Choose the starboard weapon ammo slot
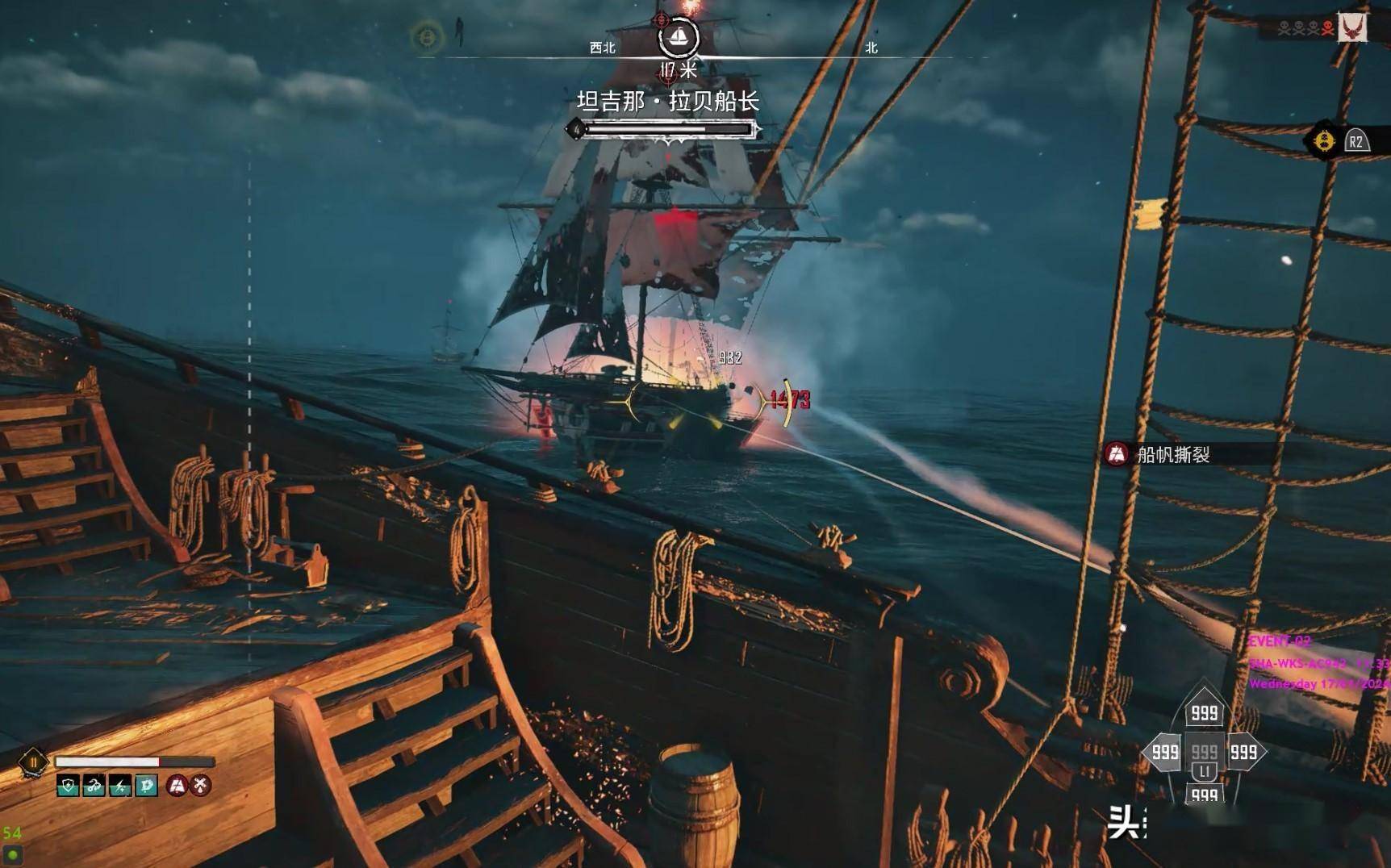The image size is (1391, 868). click(1243, 753)
